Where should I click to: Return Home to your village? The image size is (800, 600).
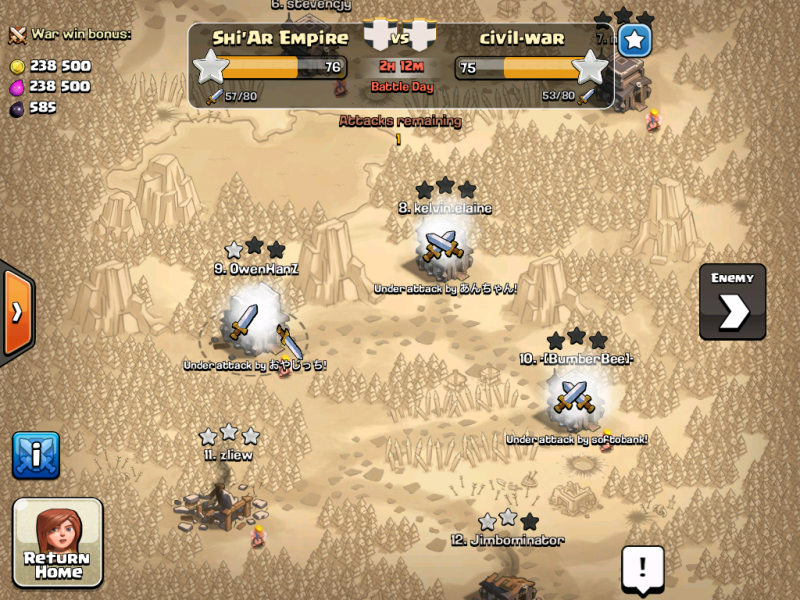click(58, 542)
